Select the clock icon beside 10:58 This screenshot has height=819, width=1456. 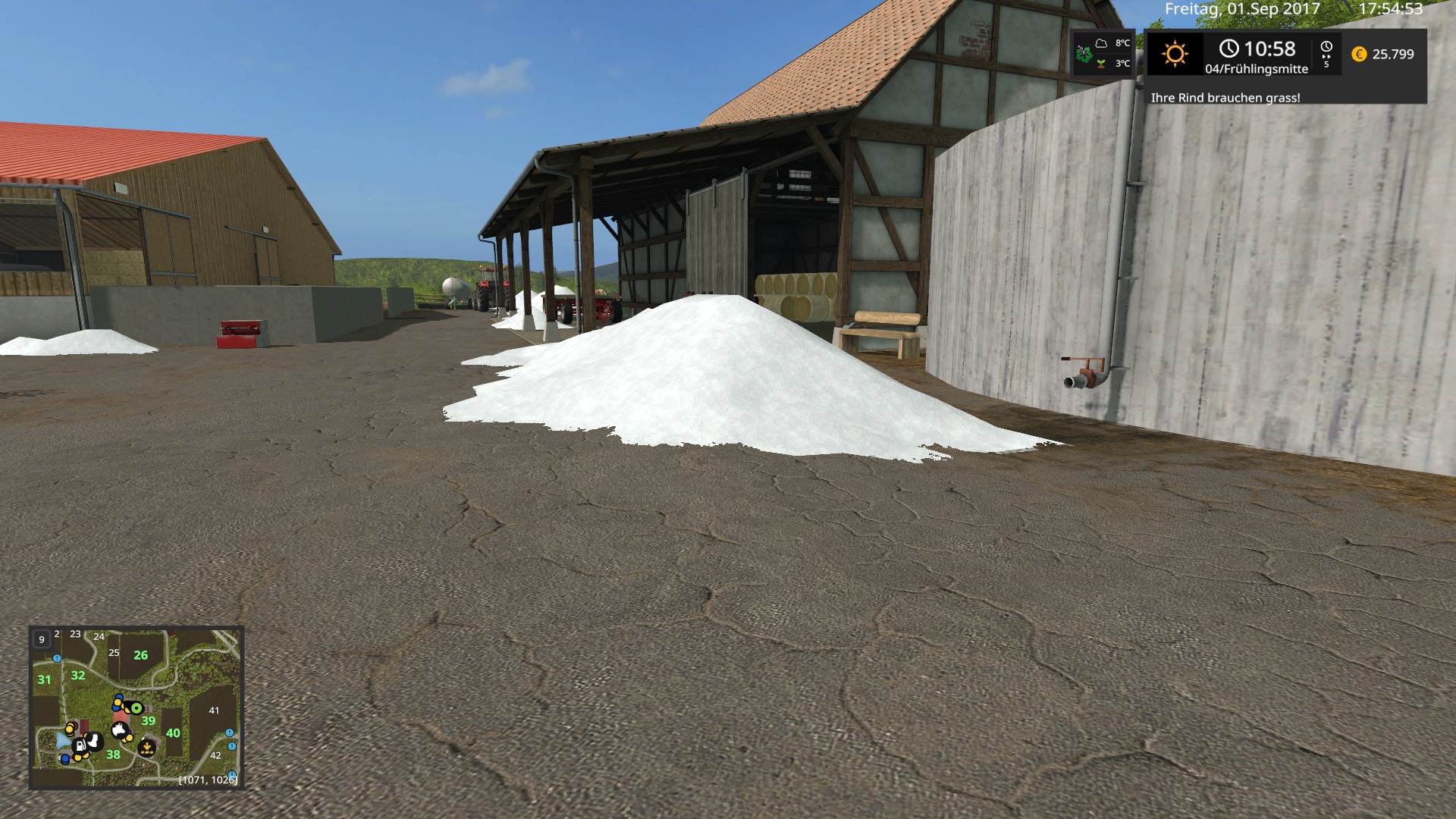pyautogui.click(x=1229, y=49)
